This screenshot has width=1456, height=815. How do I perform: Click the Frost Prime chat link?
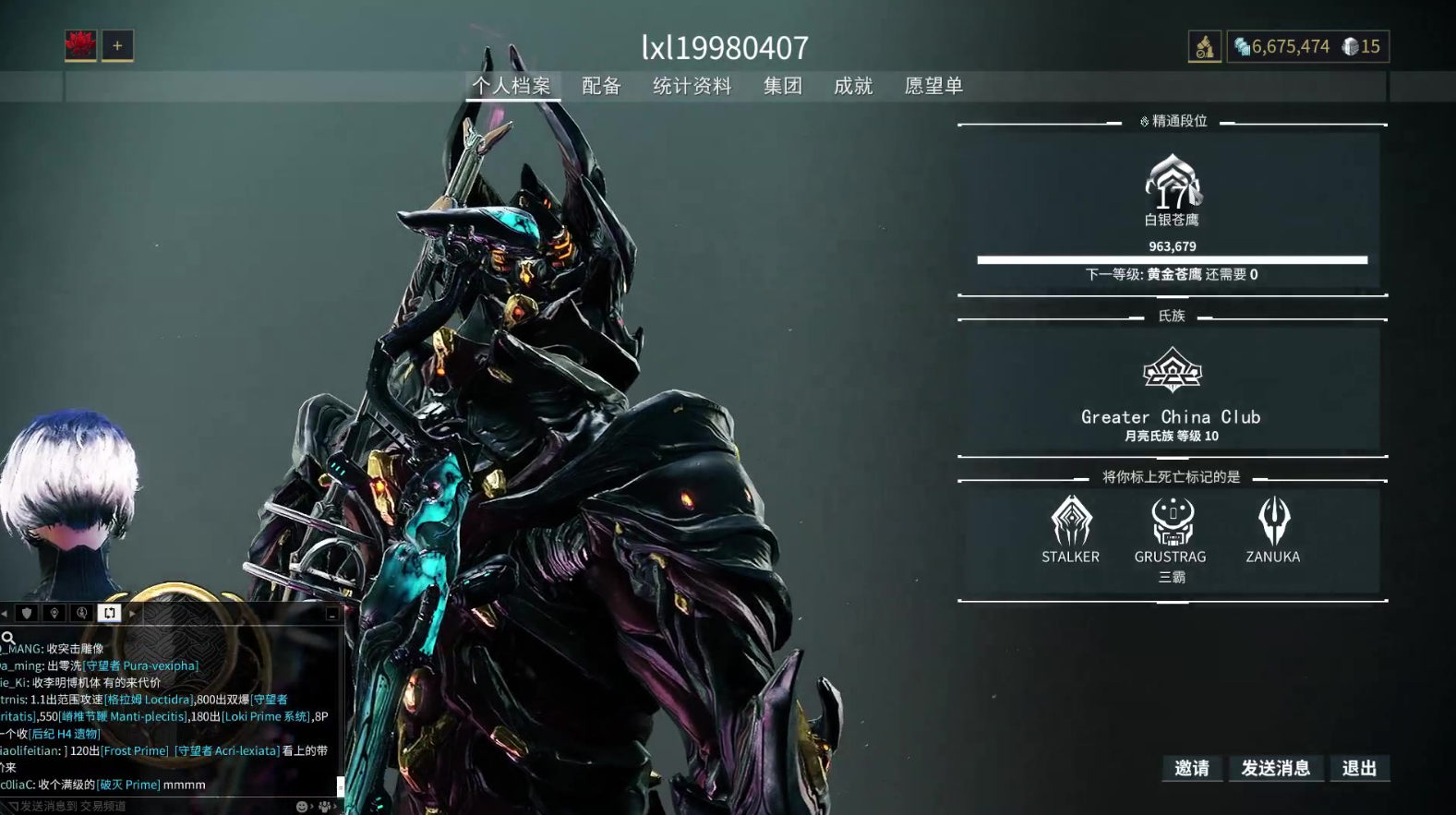click(135, 750)
